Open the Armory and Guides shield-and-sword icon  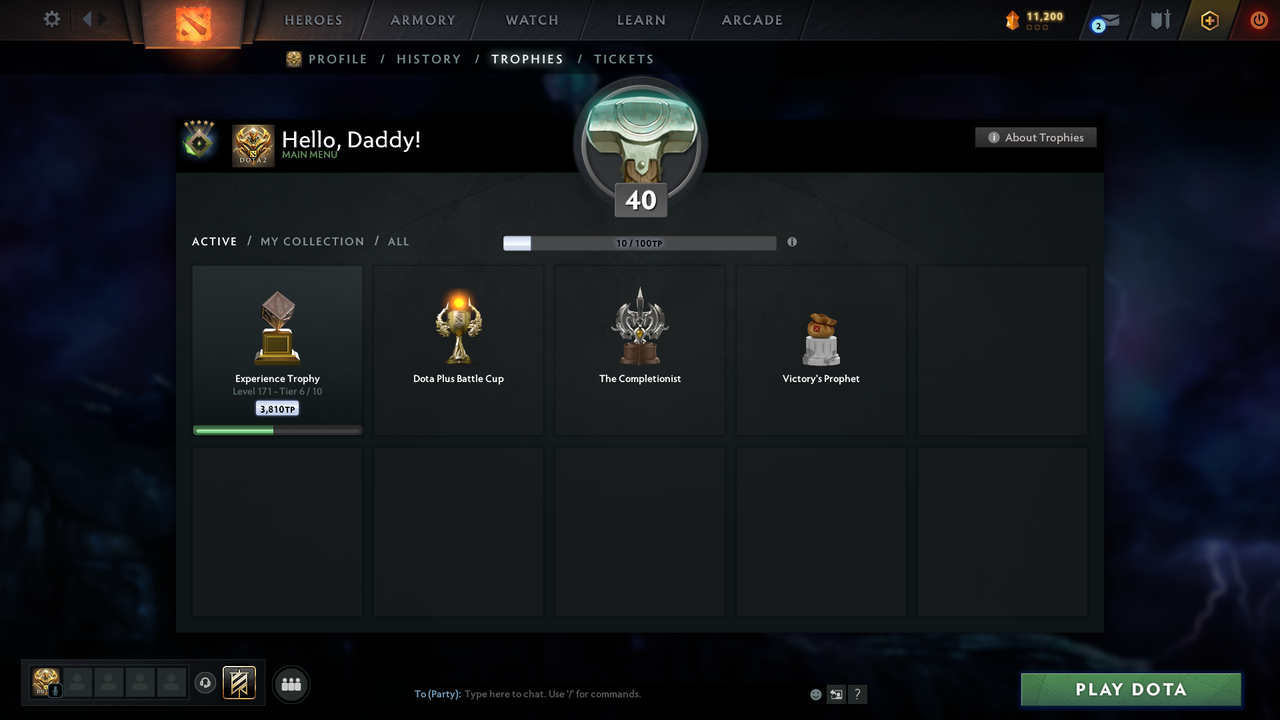(x=1159, y=20)
